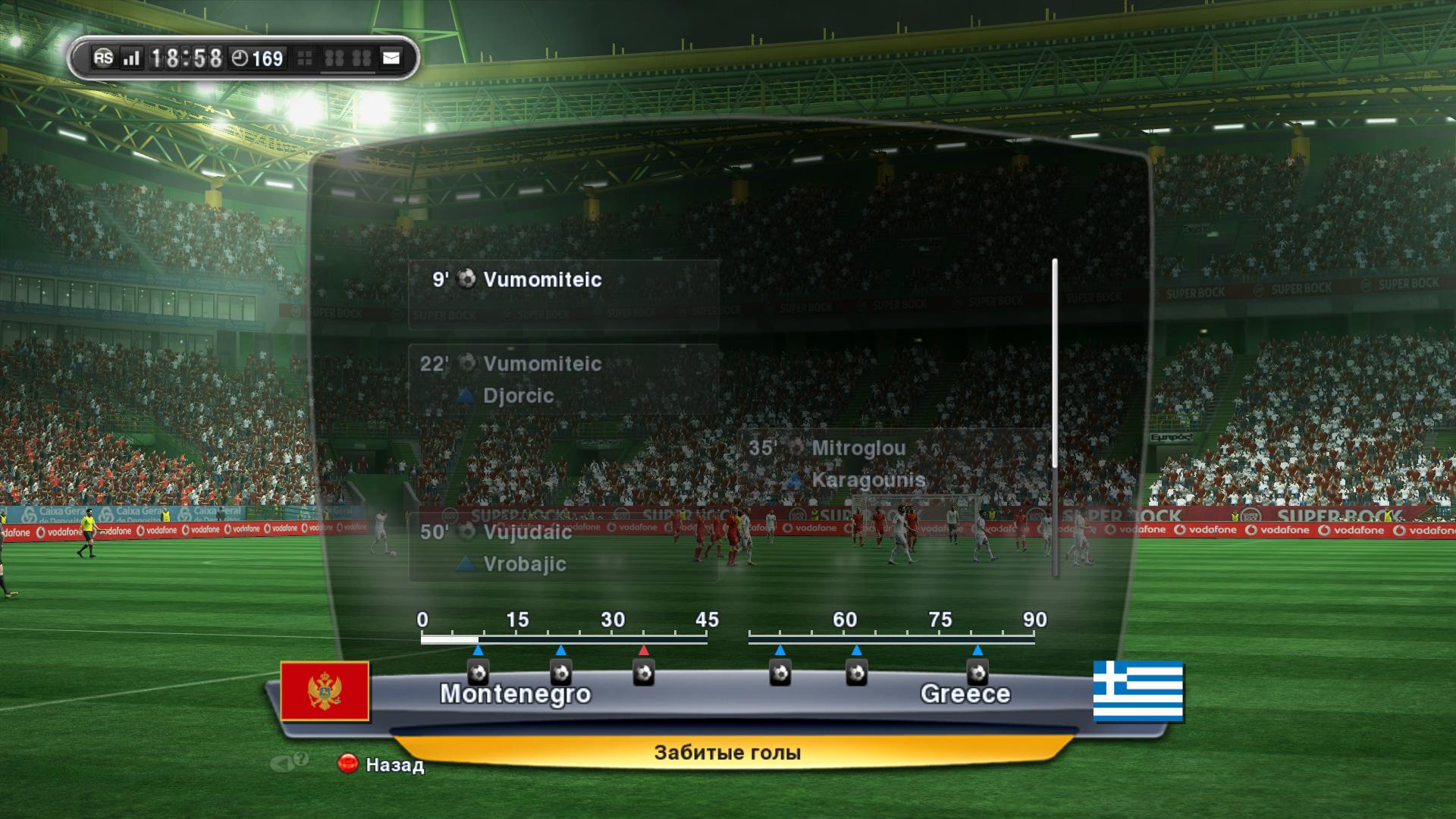The image size is (1456, 819).
Task: Select the first goal ball on the timeline
Action: tap(478, 673)
